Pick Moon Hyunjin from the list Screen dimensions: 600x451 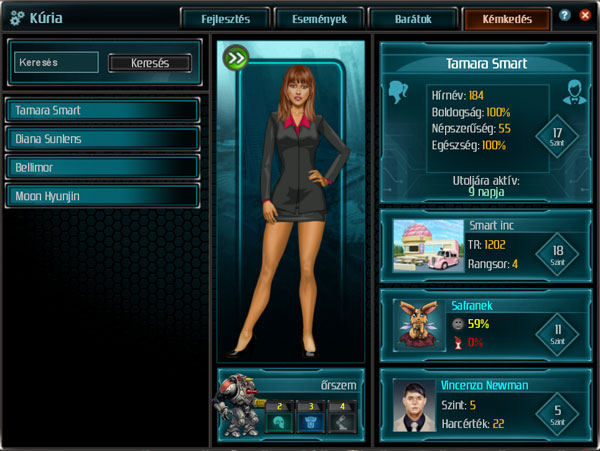click(102, 196)
